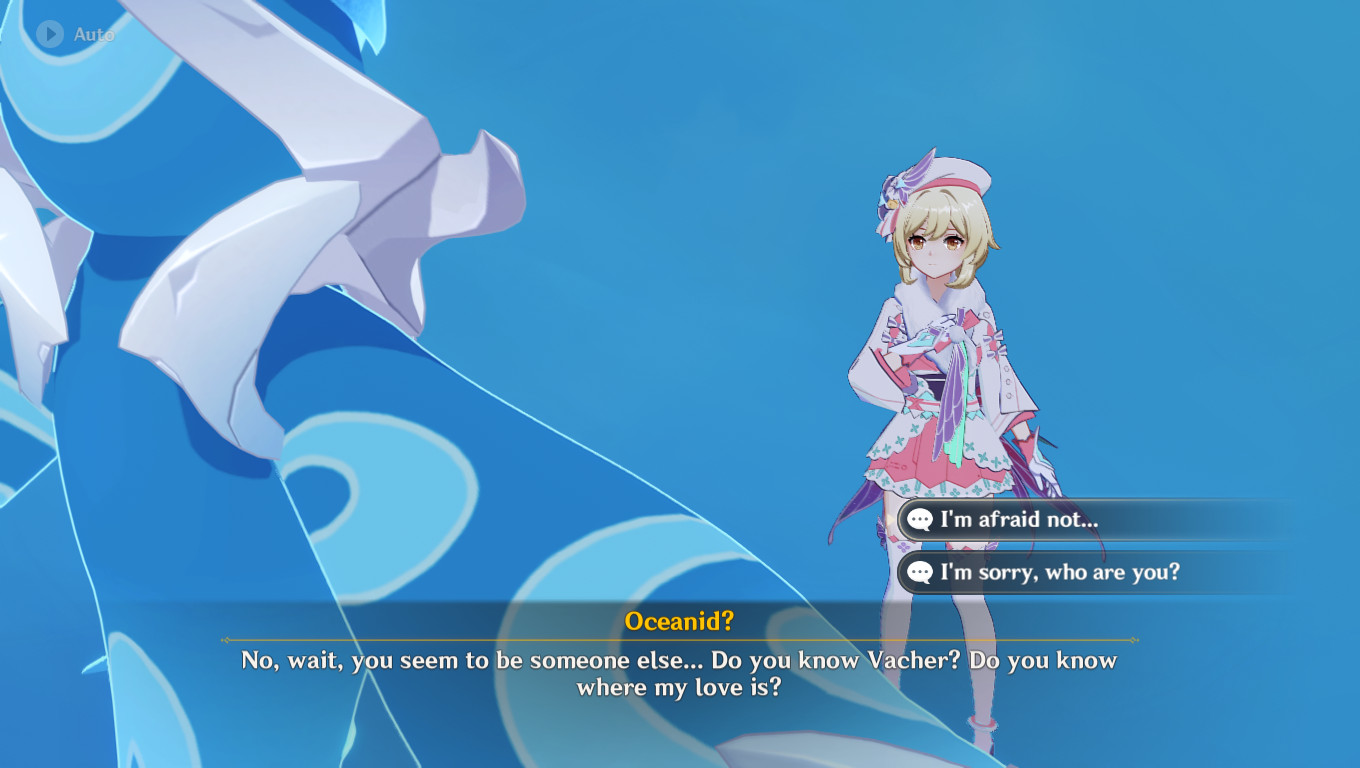The image size is (1360, 768).
Task: Click the Auto label to enable auto dialogue
Action: (94, 32)
